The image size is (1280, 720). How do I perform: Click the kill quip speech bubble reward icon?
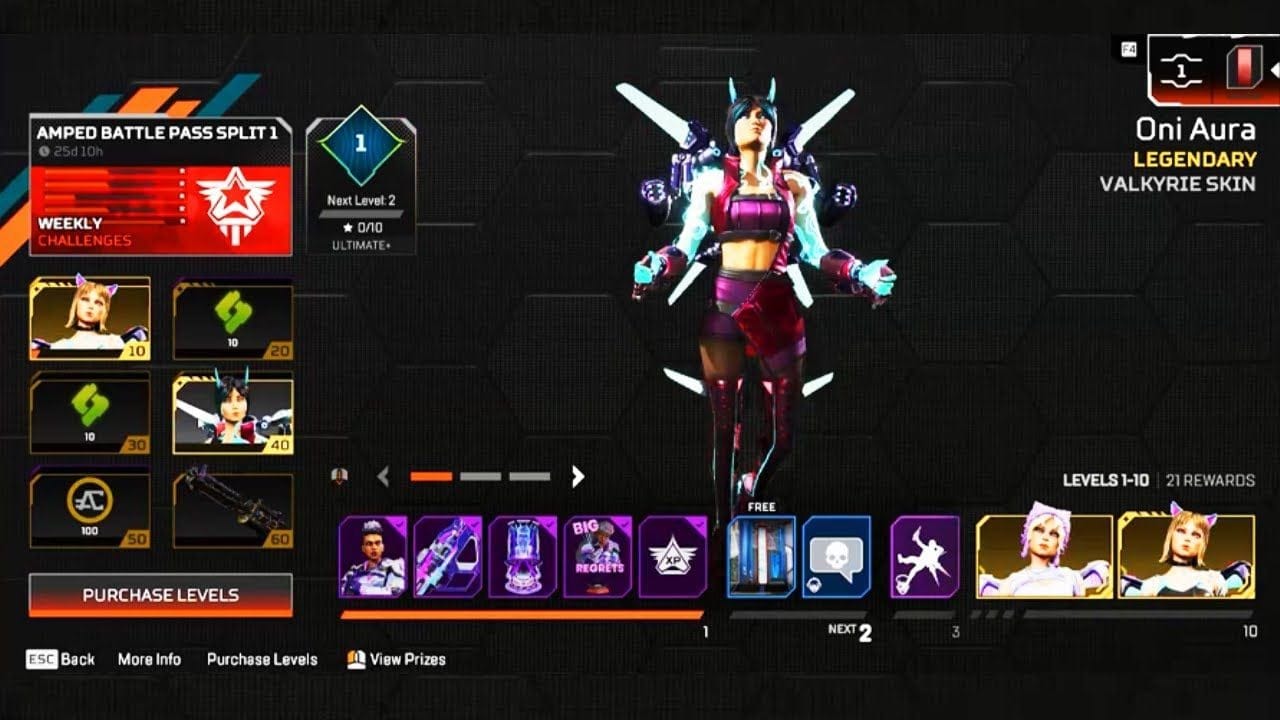838,555
